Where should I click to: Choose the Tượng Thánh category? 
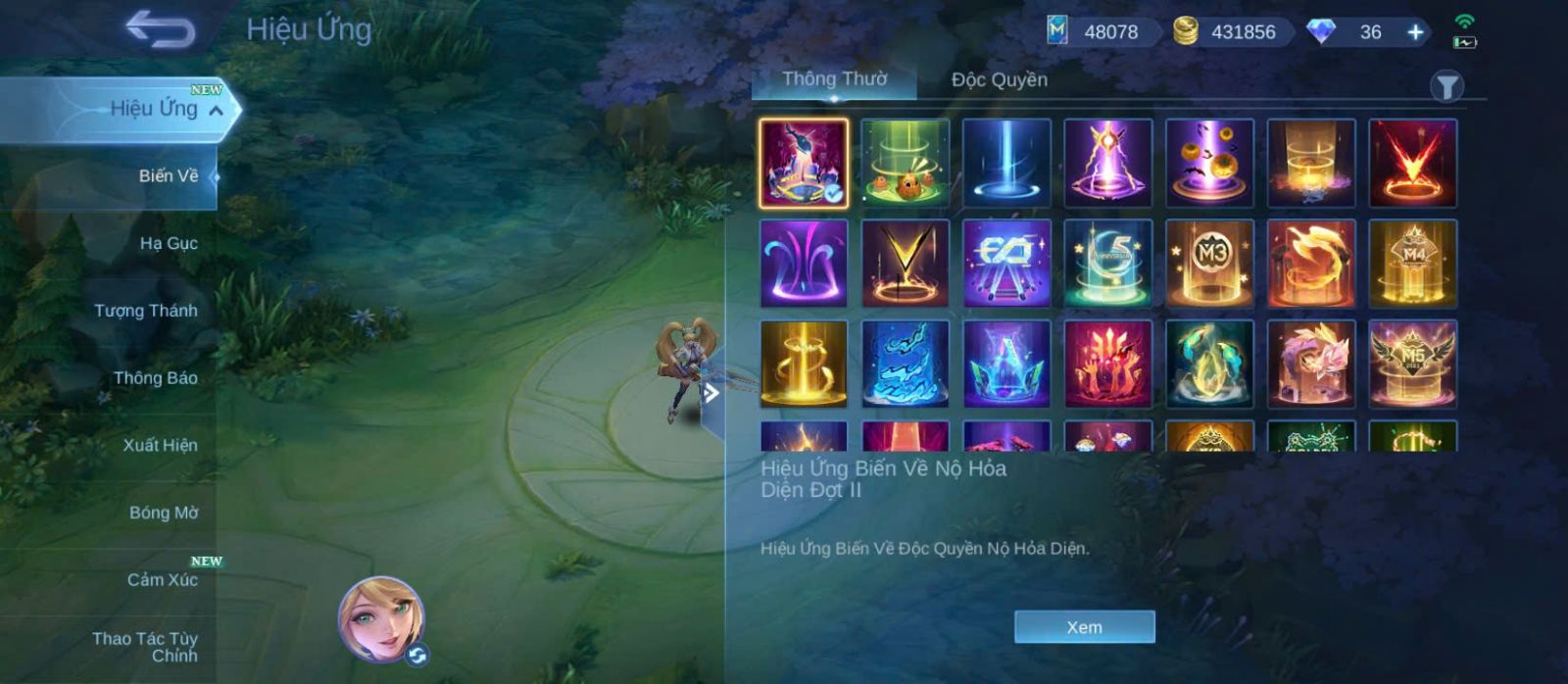[145, 311]
